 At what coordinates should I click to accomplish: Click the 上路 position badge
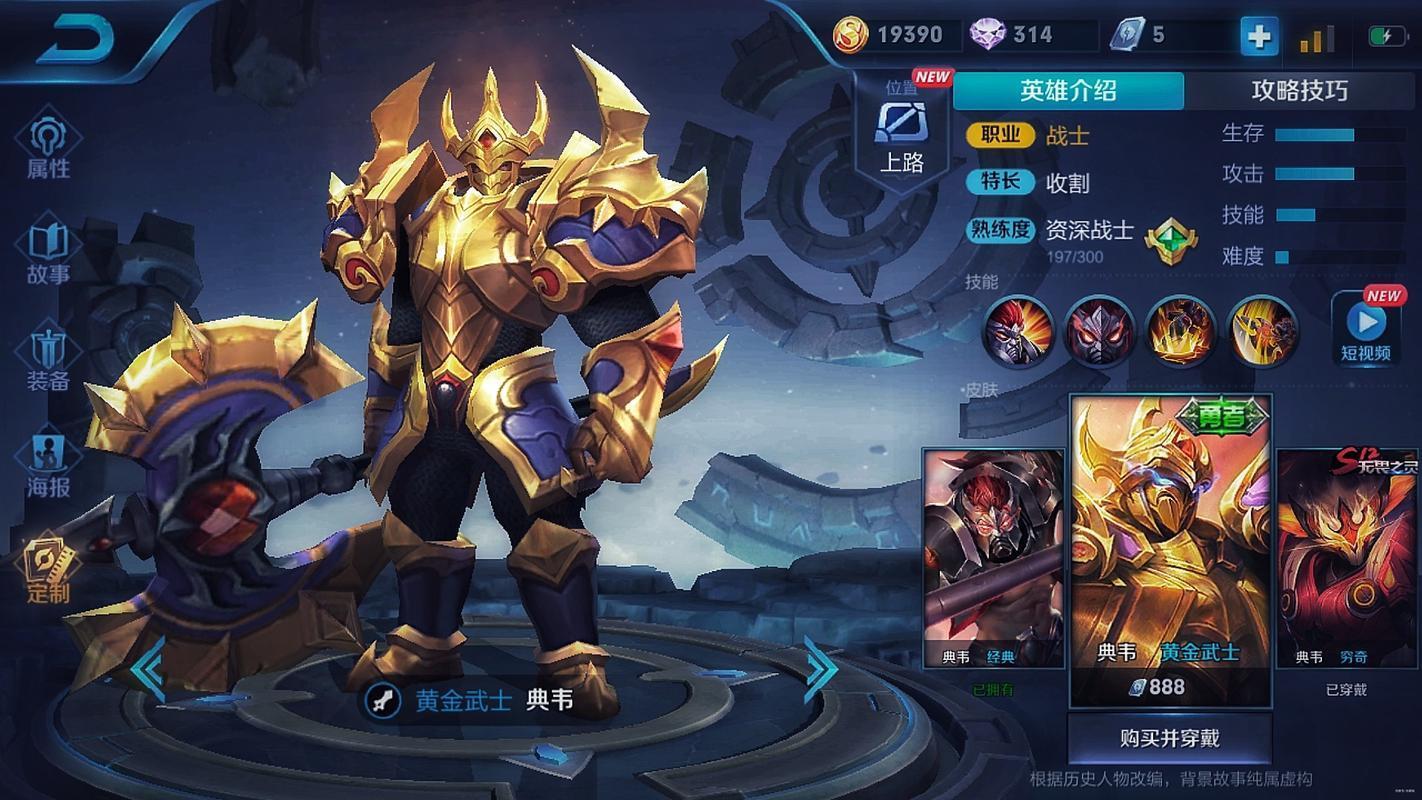click(x=901, y=135)
